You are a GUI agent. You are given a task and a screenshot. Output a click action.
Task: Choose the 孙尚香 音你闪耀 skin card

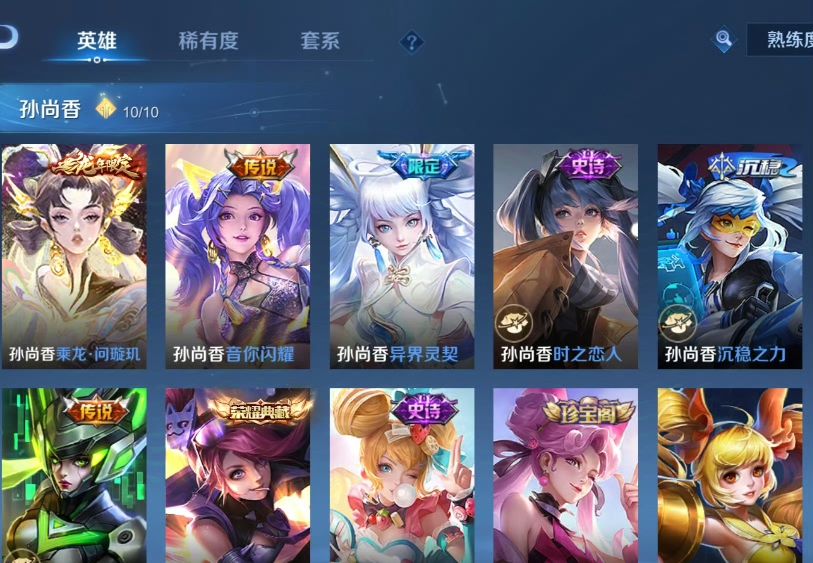[238, 257]
